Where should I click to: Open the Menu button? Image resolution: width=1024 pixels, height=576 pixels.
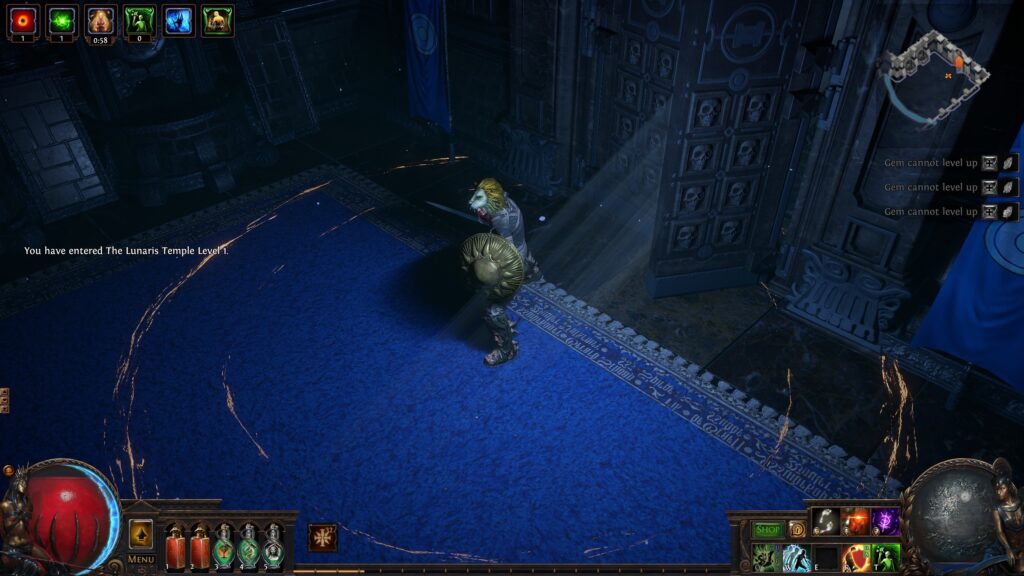tap(141, 559)
